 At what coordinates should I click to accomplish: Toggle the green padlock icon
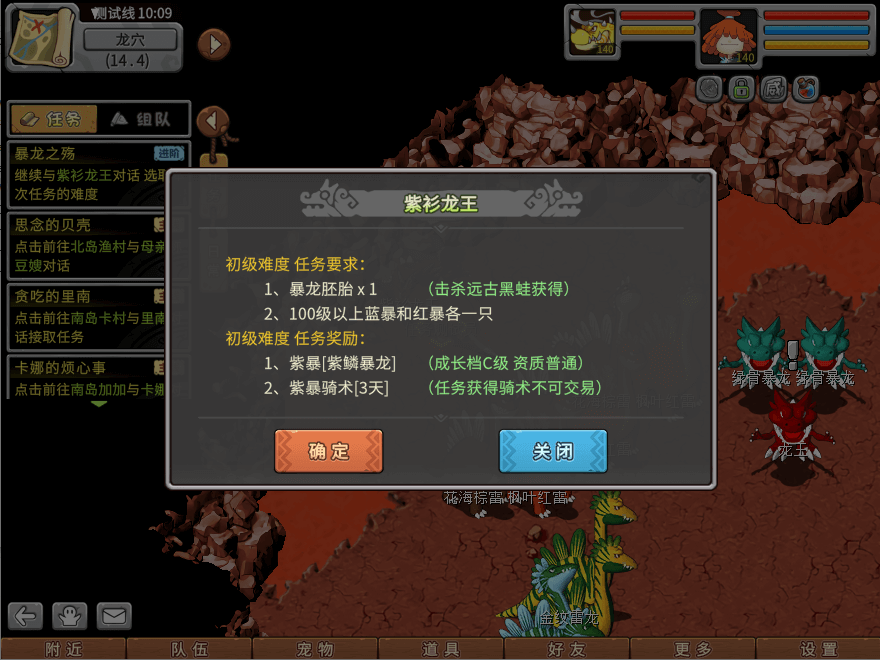click(x=740, y=89)
